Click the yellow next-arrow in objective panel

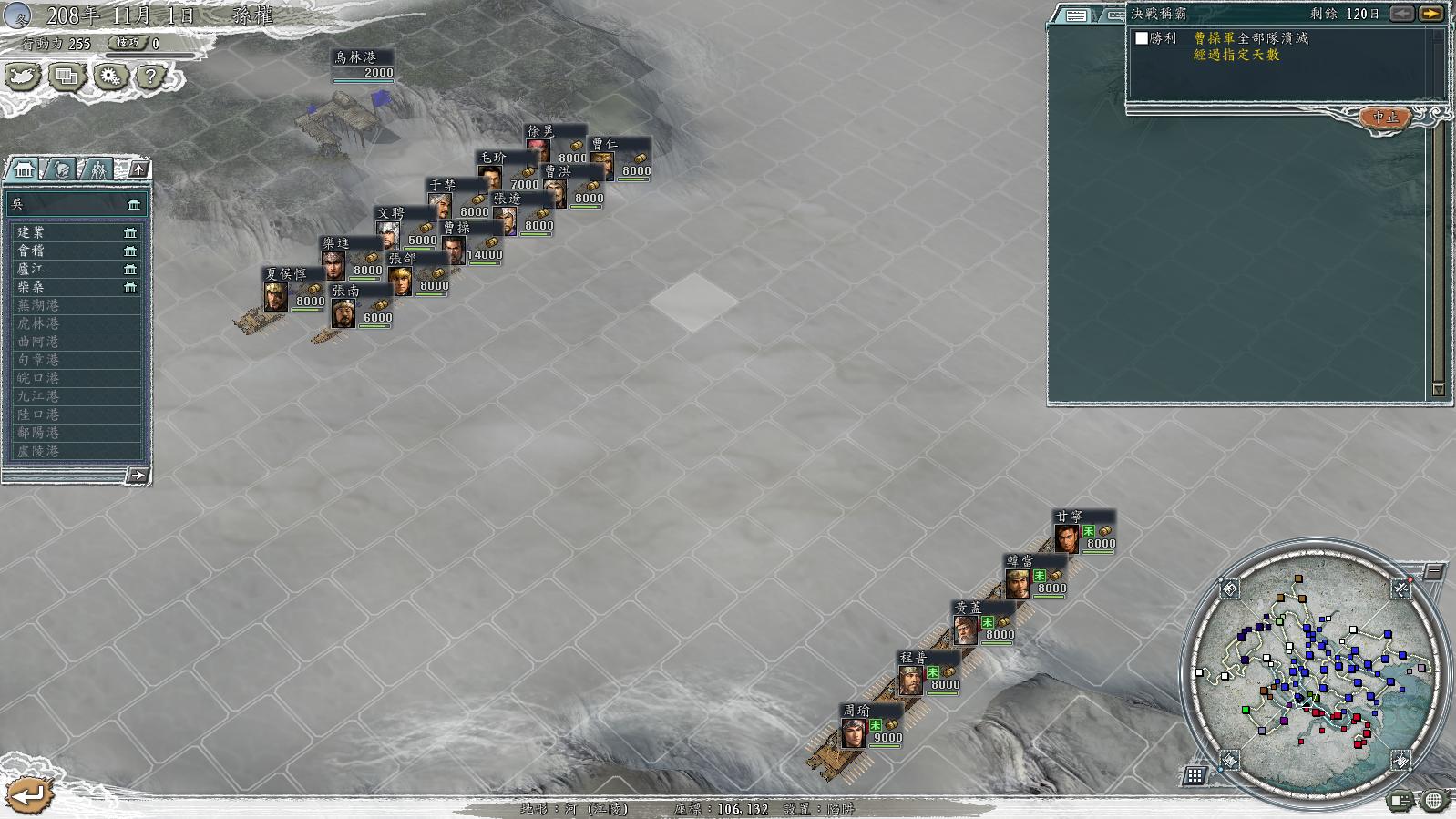click(x=1430, y=14)
